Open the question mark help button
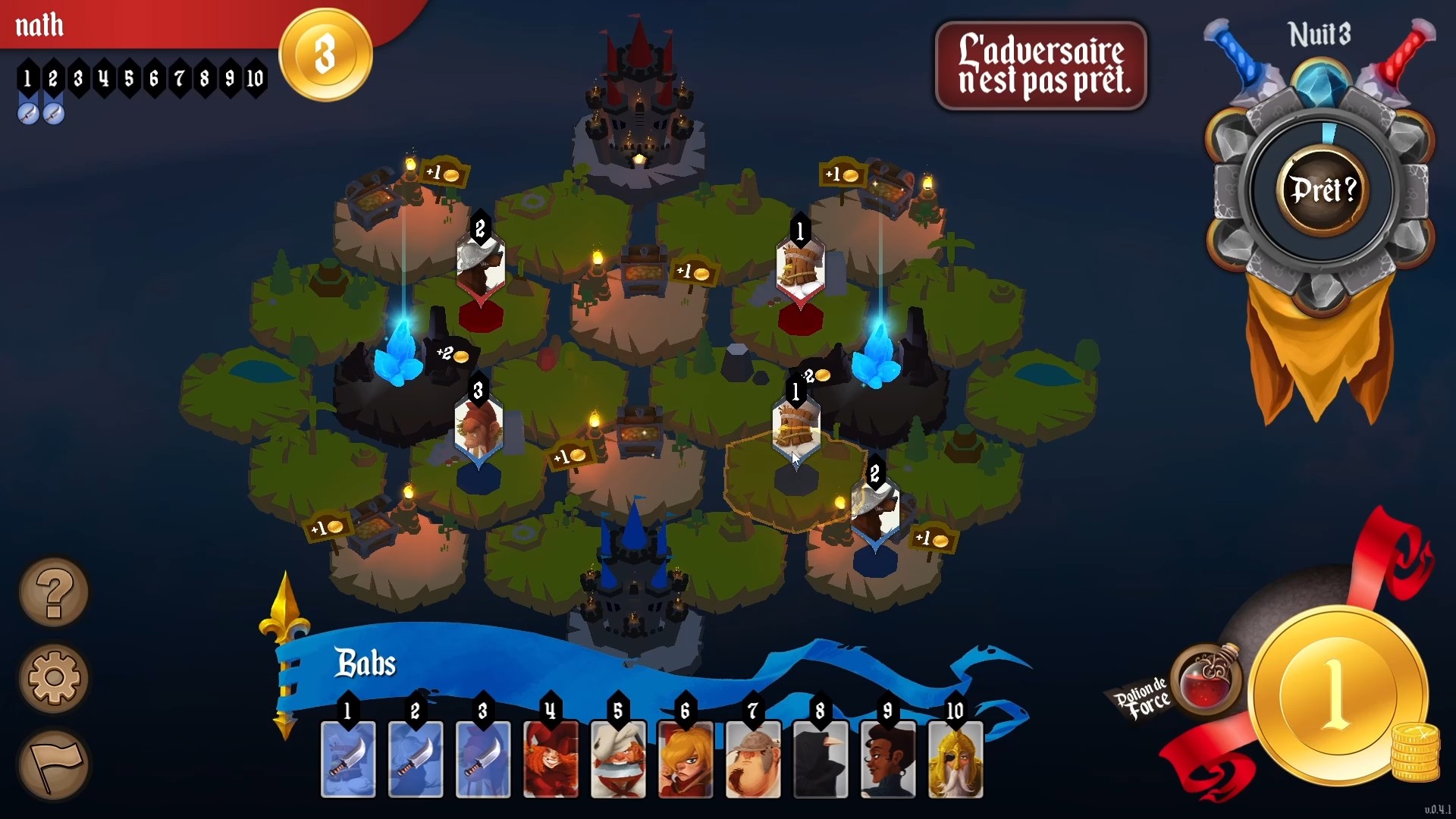The width and height of the screenshot is (1456, 819). (54, 592)
